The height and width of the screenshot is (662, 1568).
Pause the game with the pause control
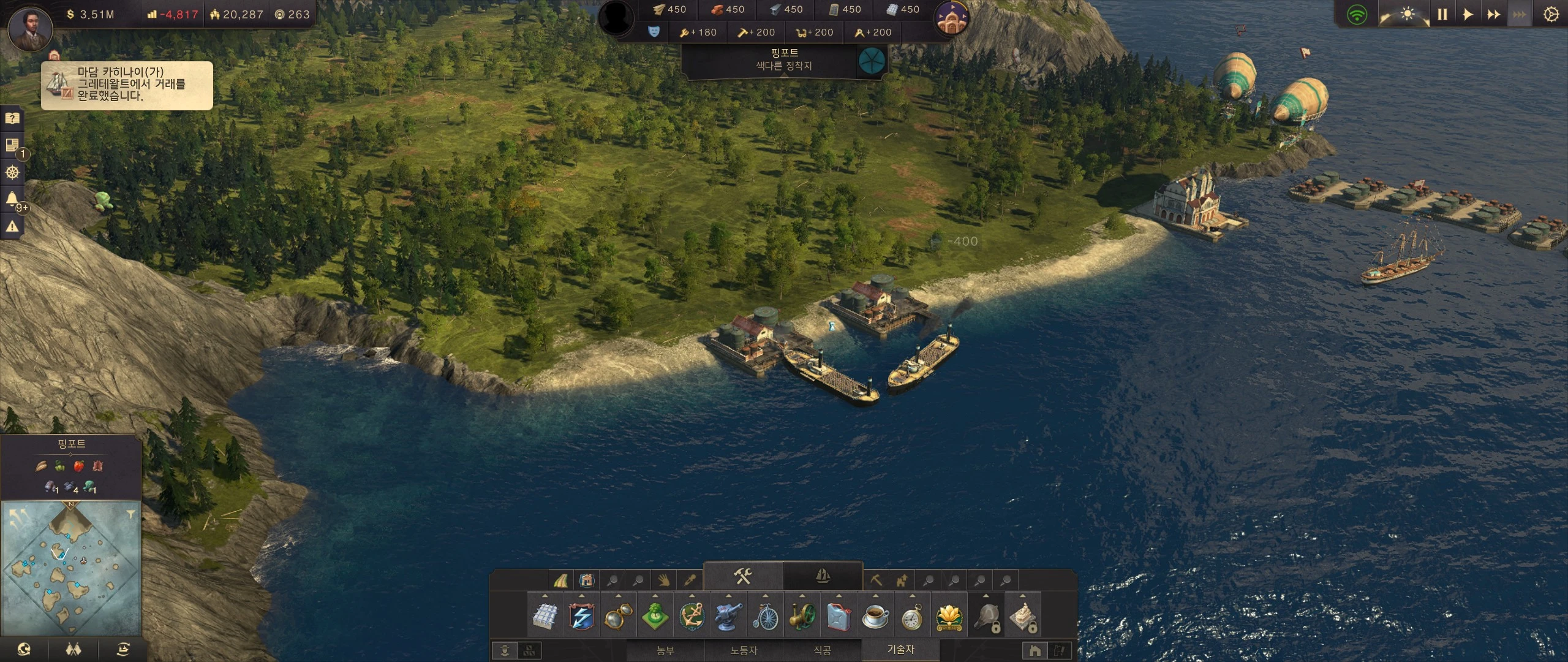coord(1442,13)
